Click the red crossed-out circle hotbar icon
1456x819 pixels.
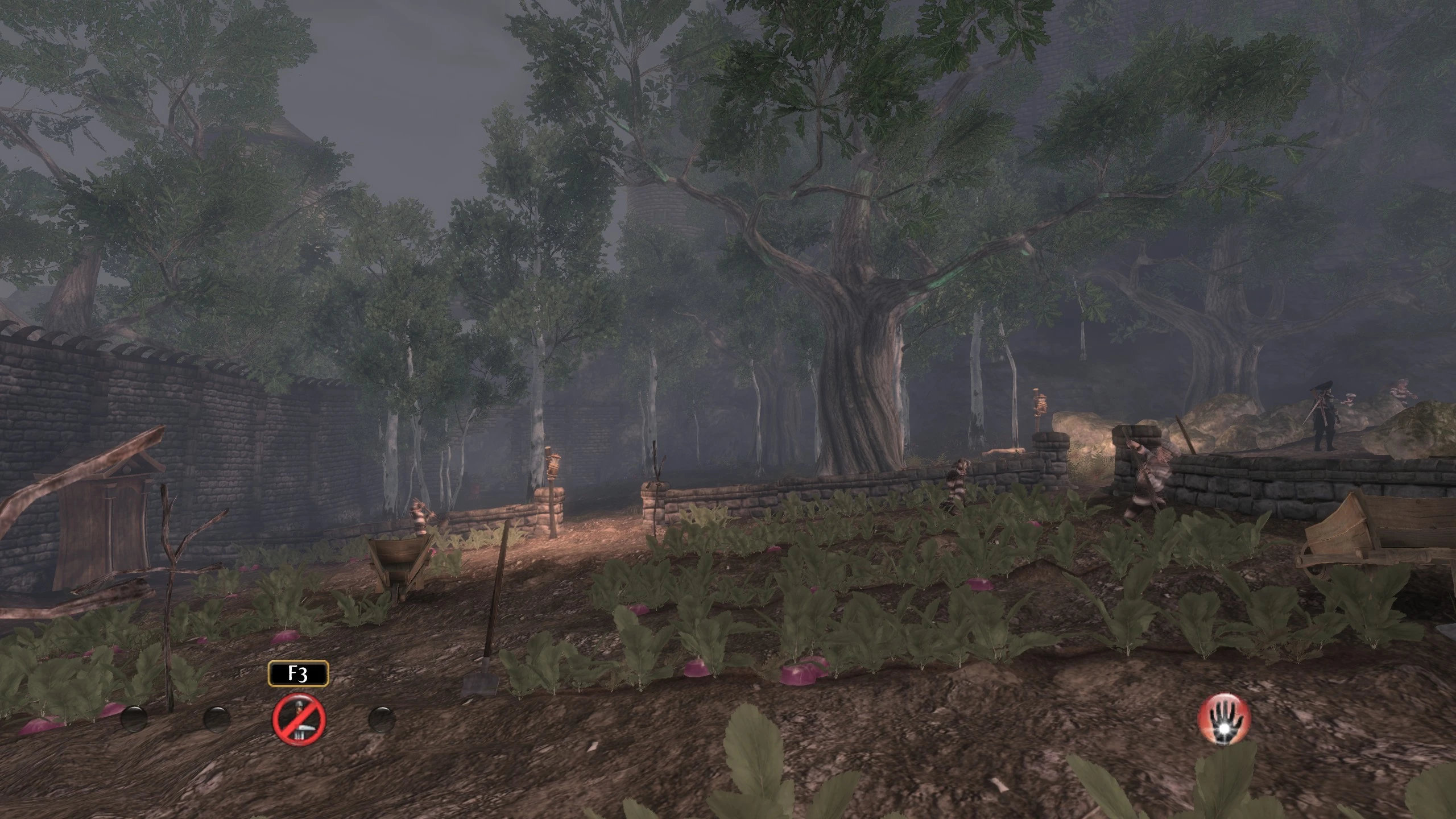pos(299,718)
